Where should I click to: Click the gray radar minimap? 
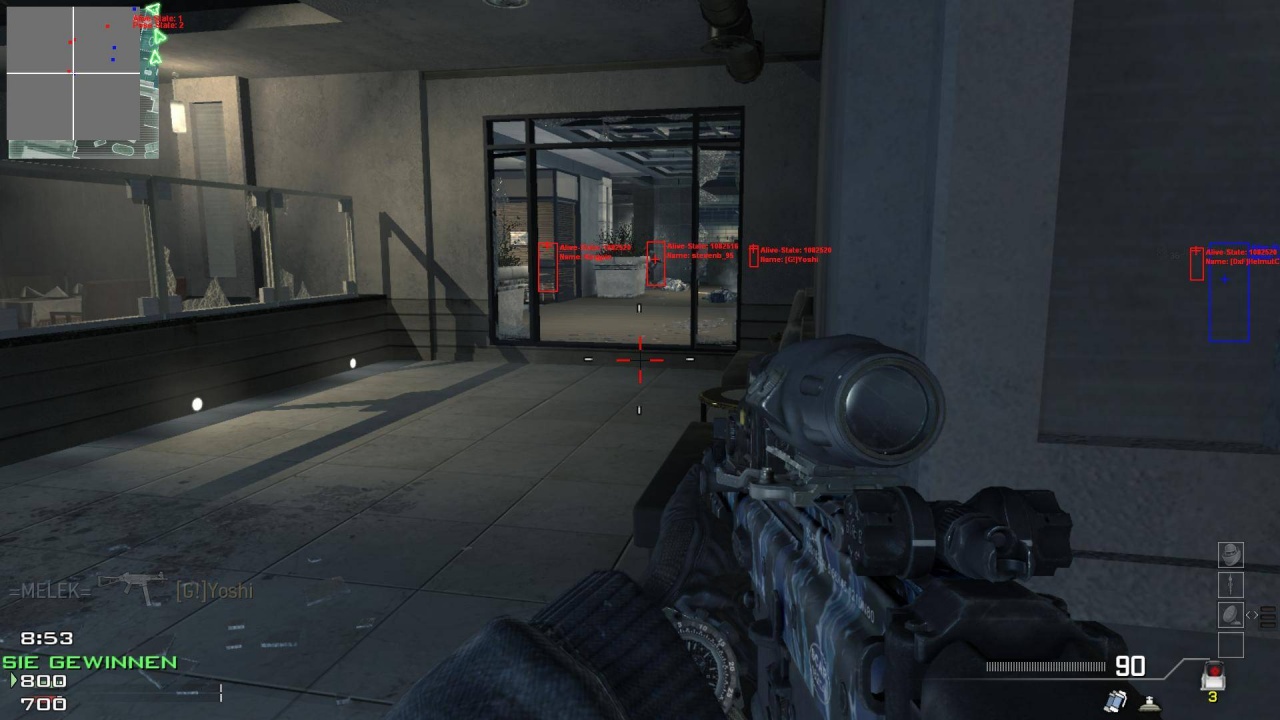coord(73,73)
